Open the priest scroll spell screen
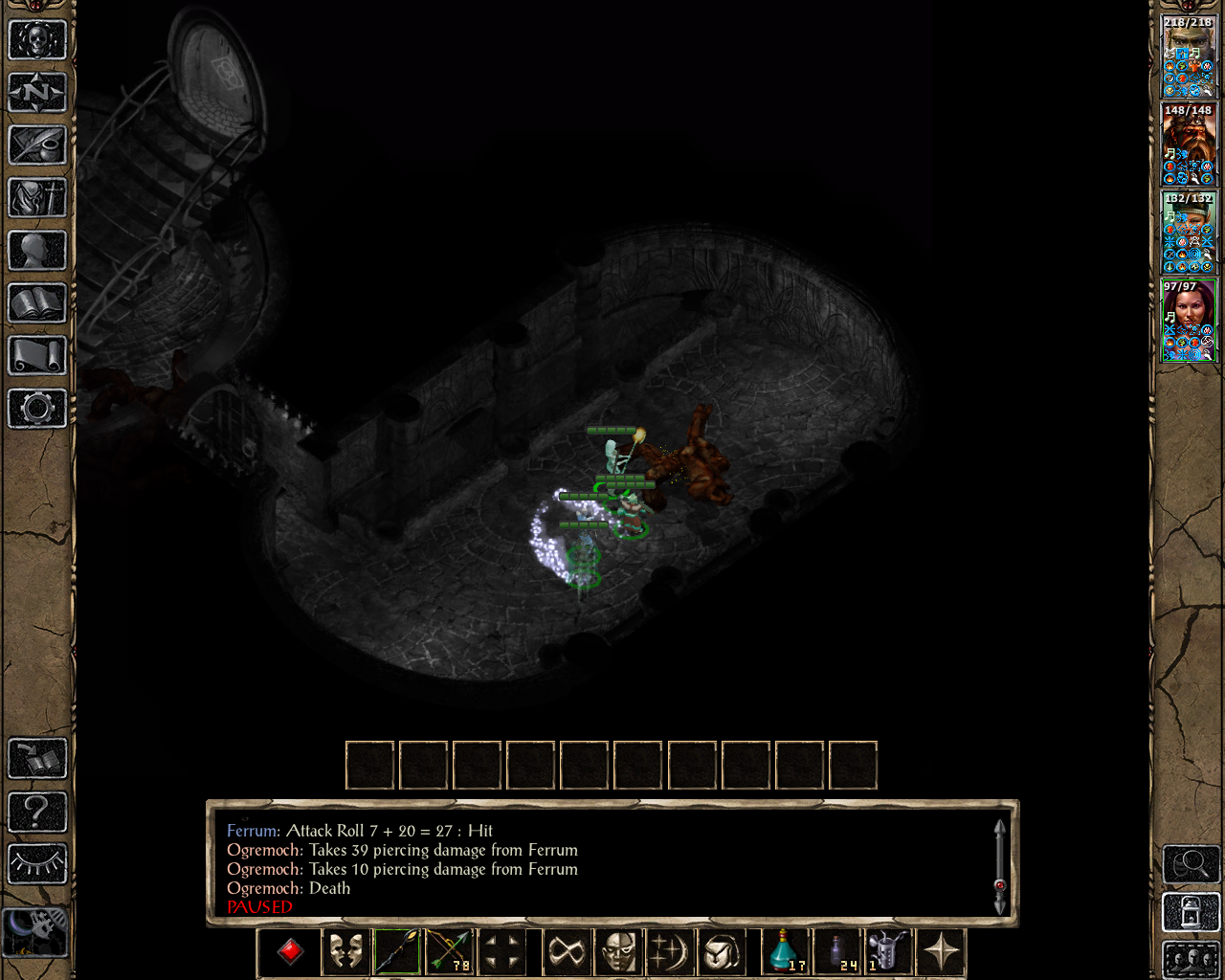The image size is (1225, 980). (38, 357)
